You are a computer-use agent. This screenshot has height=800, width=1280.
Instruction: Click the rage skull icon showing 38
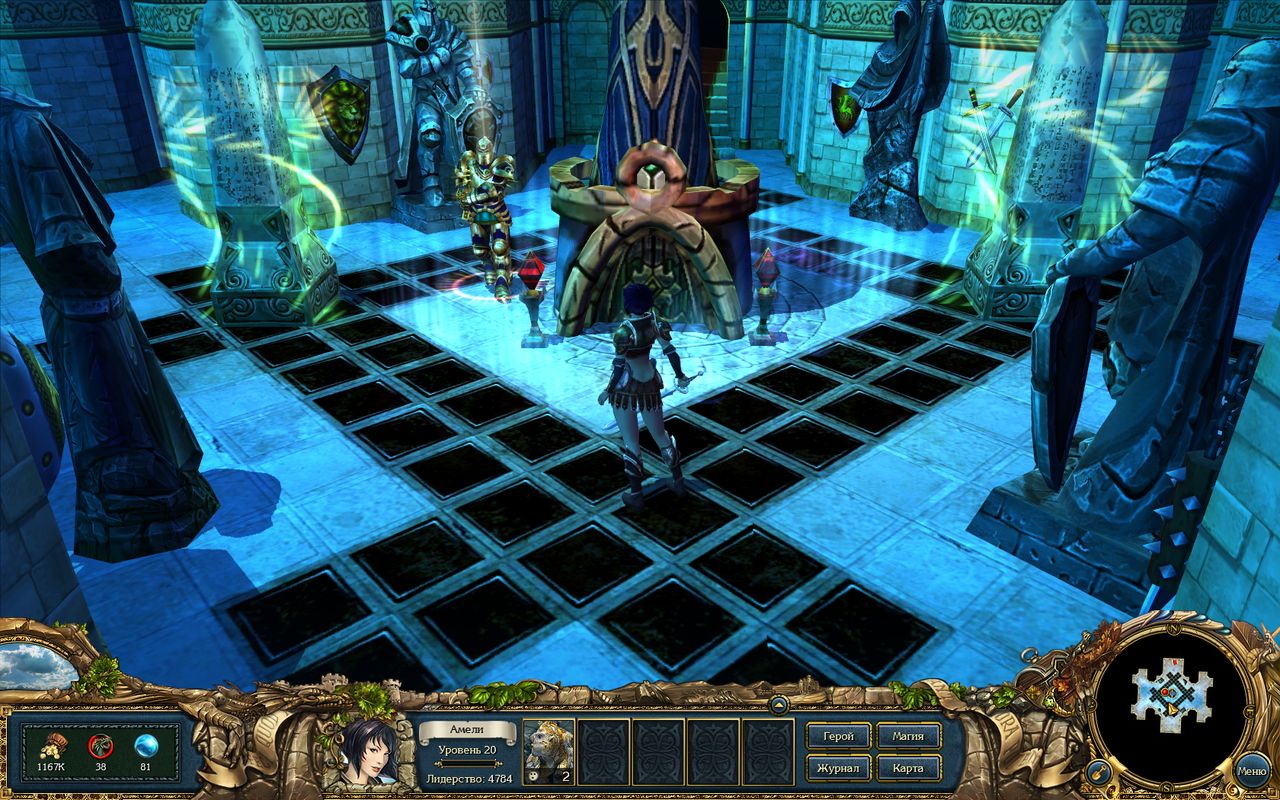pyautogui.click(x=98, y=744)
